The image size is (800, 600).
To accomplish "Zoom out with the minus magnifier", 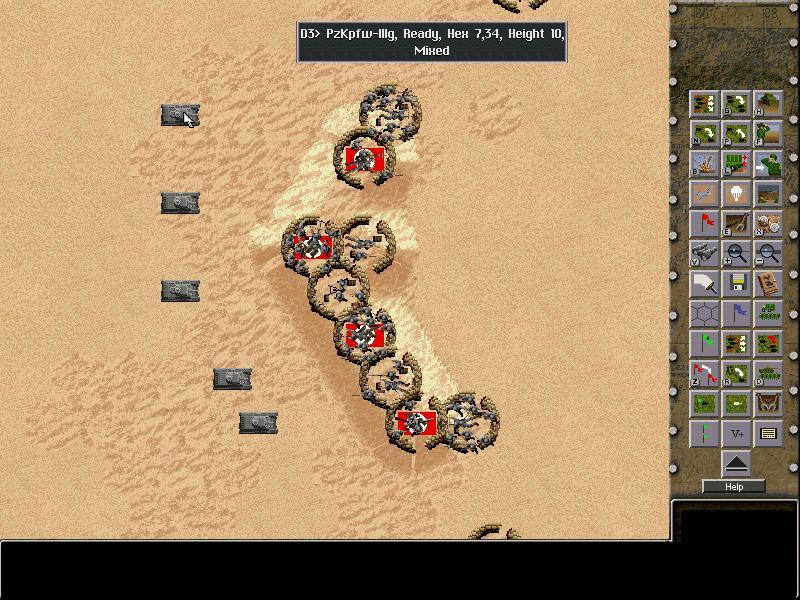I will click(x=767, y=254).
